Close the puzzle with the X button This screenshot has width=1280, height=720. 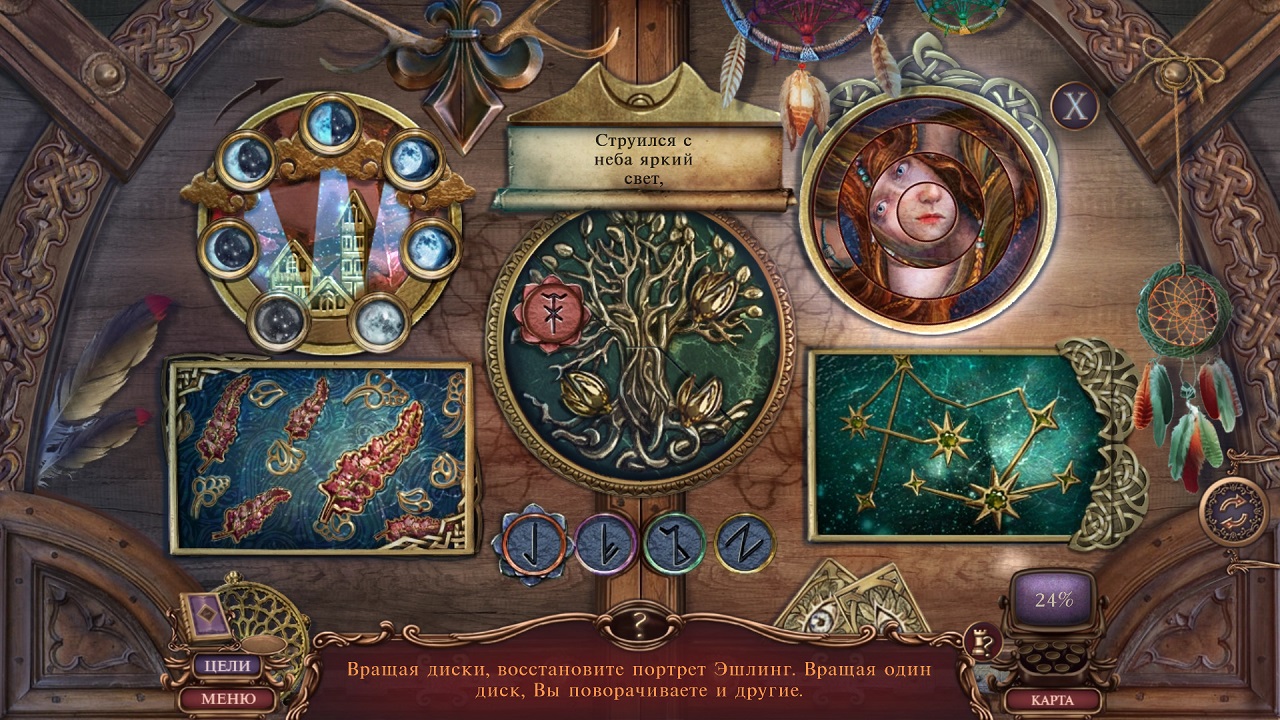(x=1074, y=106)
